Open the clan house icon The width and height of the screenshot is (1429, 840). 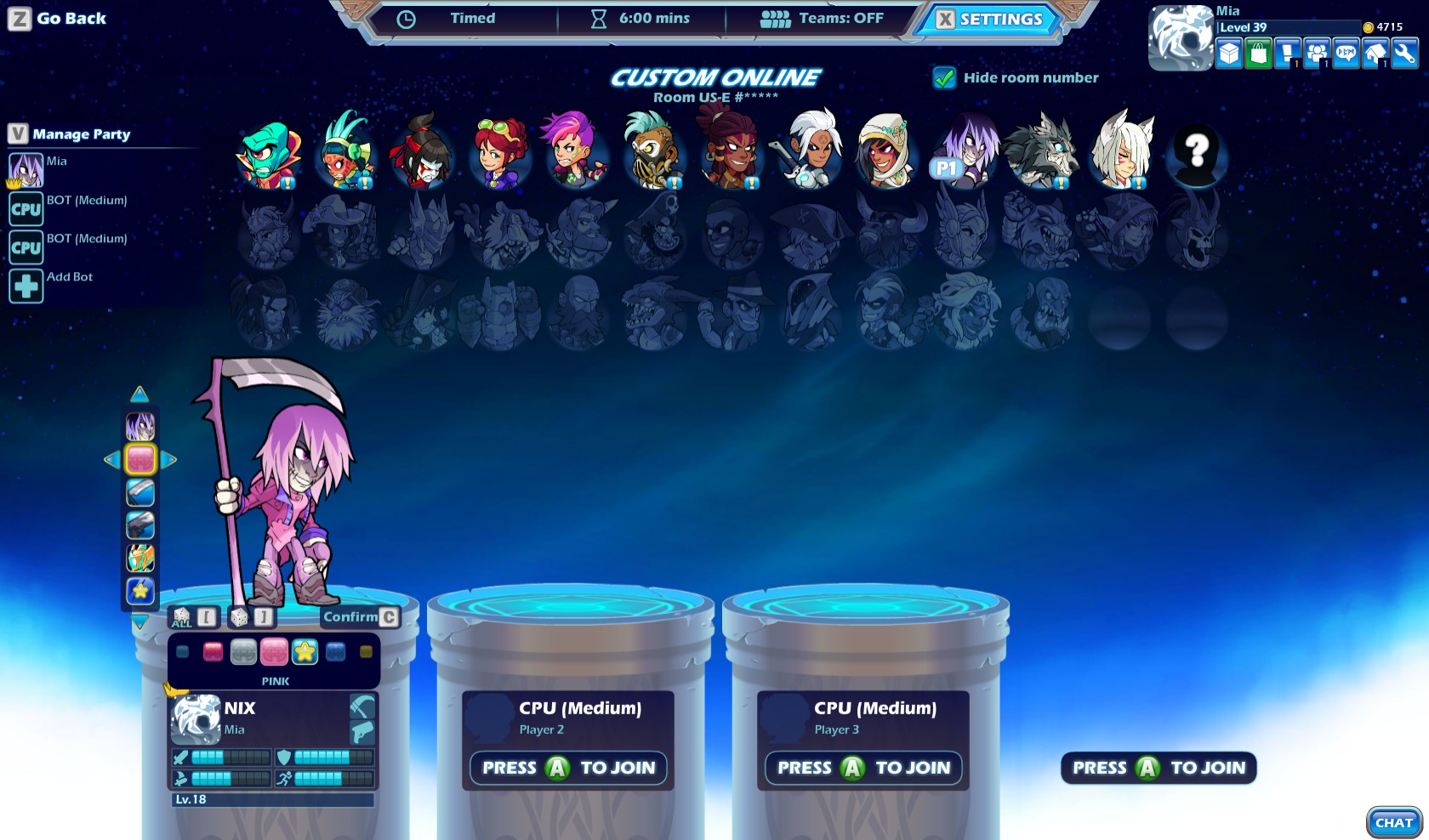1375,53
